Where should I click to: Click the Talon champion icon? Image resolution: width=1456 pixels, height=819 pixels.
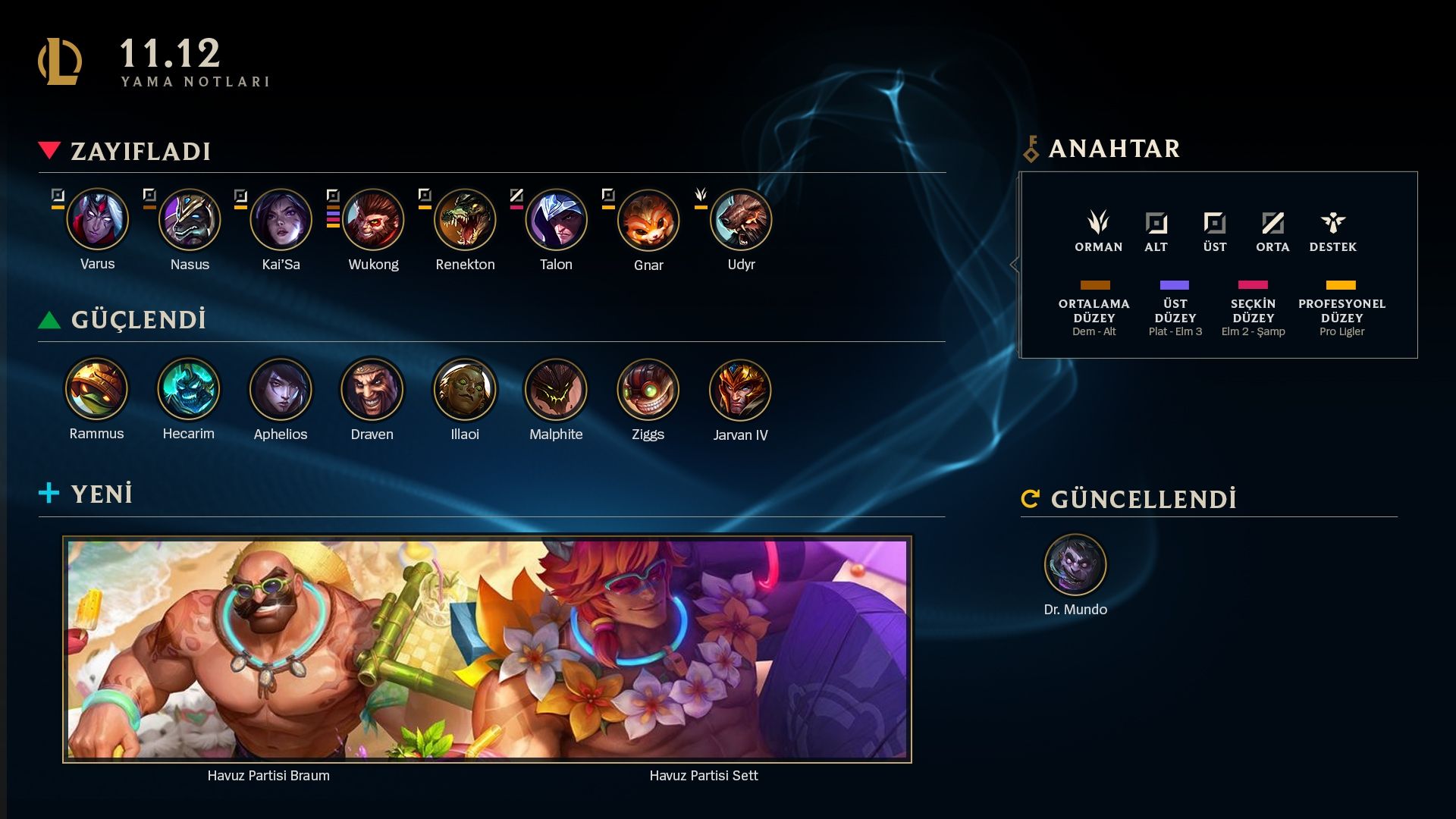tap(557, 220)
